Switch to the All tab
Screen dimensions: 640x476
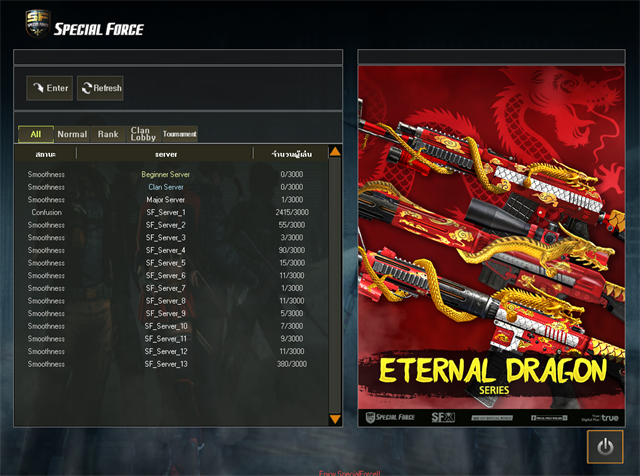pyautogui.click(x=36, y=134)
